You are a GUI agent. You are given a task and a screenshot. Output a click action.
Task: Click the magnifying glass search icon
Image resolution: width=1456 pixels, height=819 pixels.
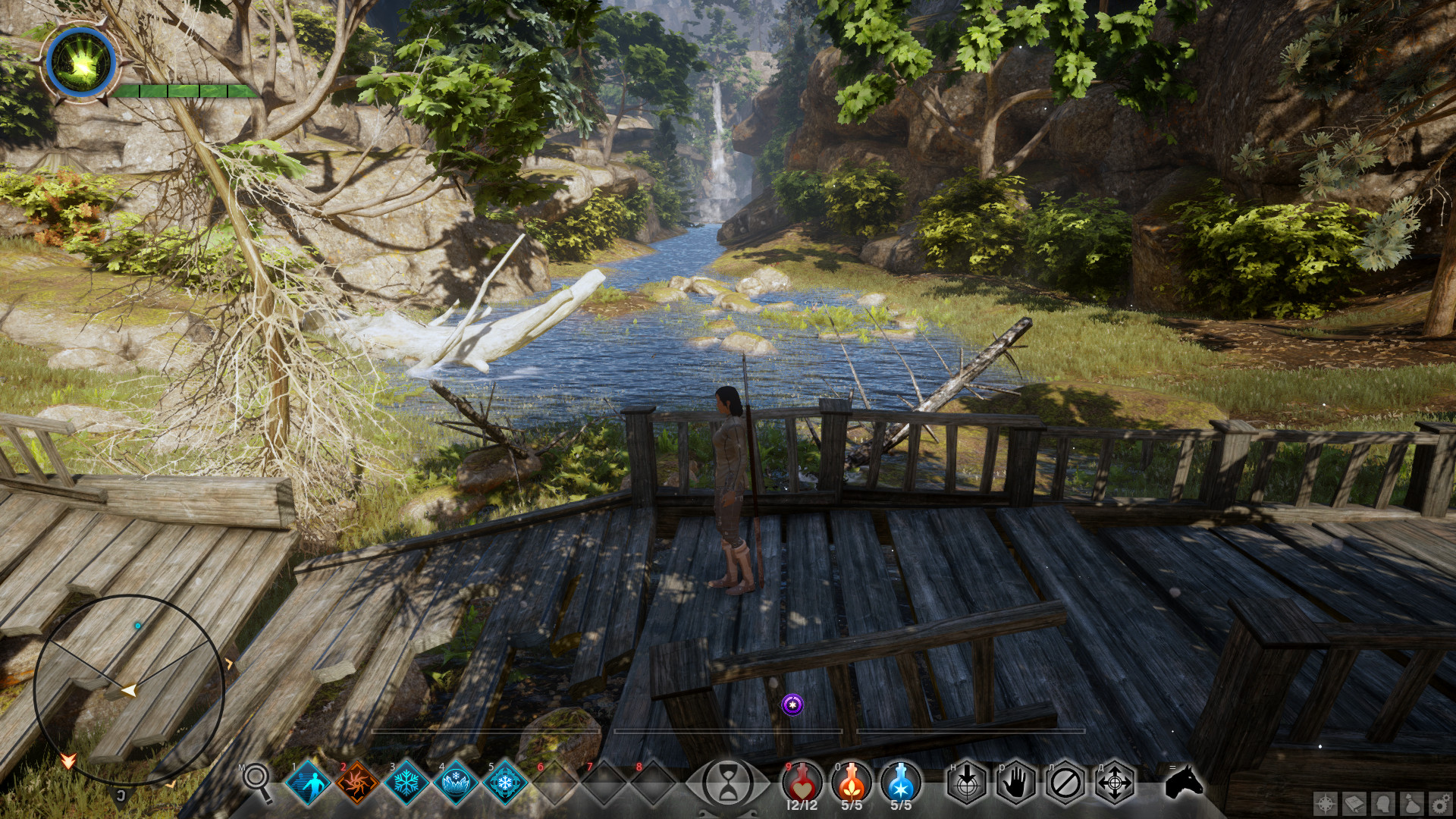pos(257,780)
